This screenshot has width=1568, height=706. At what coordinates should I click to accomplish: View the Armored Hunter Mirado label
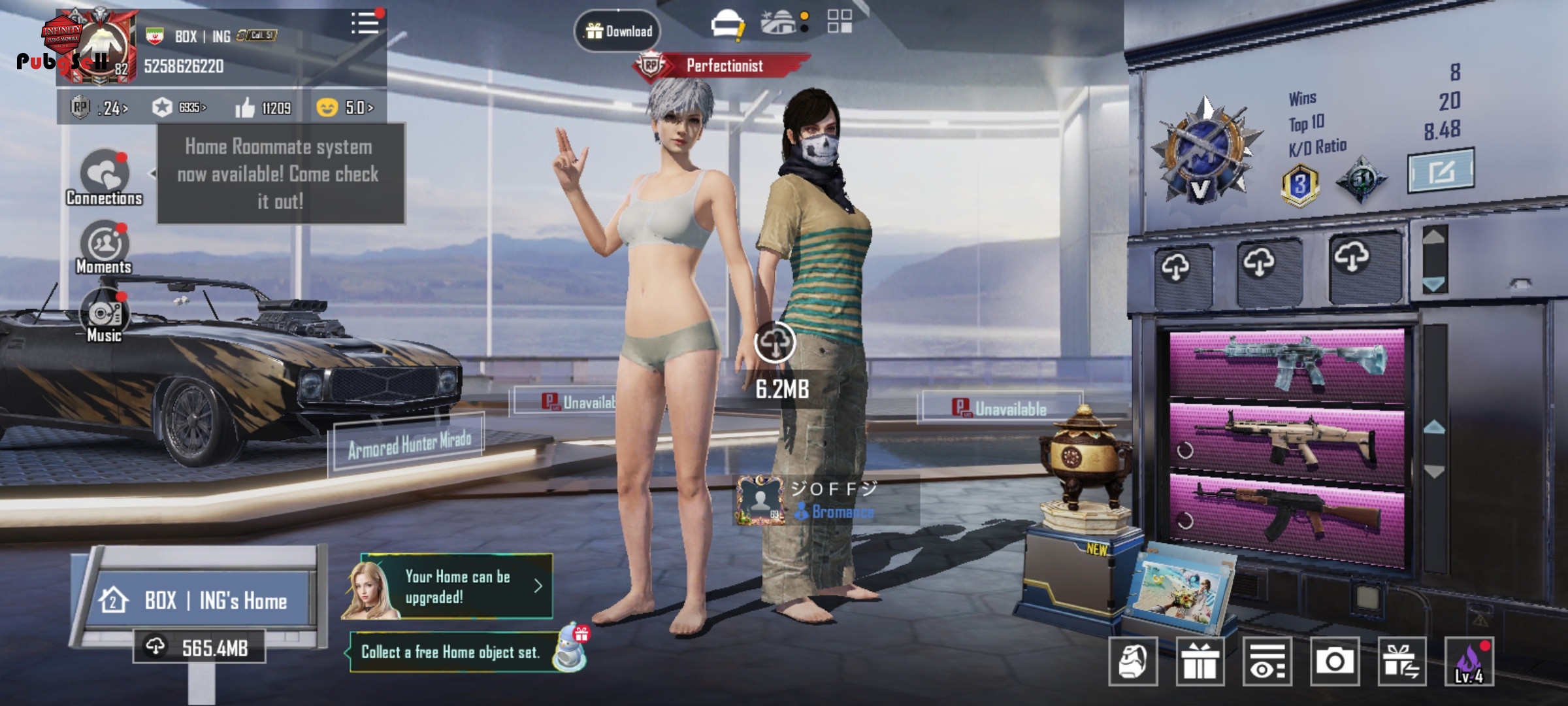409,445
